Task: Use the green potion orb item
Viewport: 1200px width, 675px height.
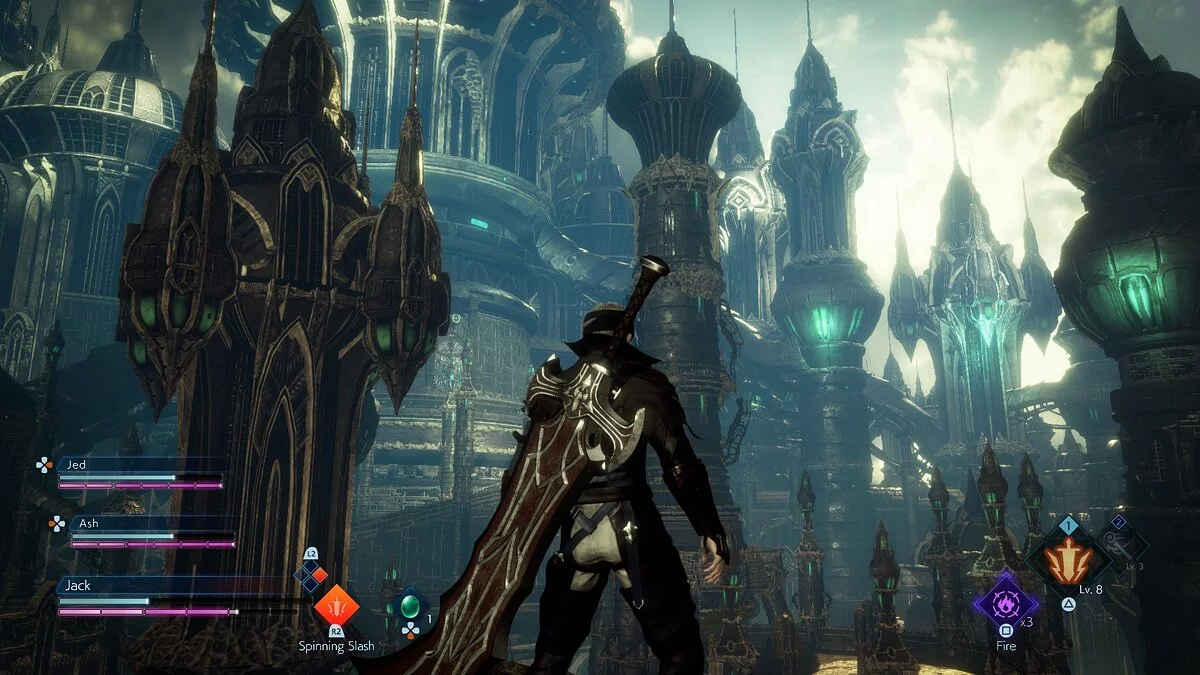Action: pos(409,606)
